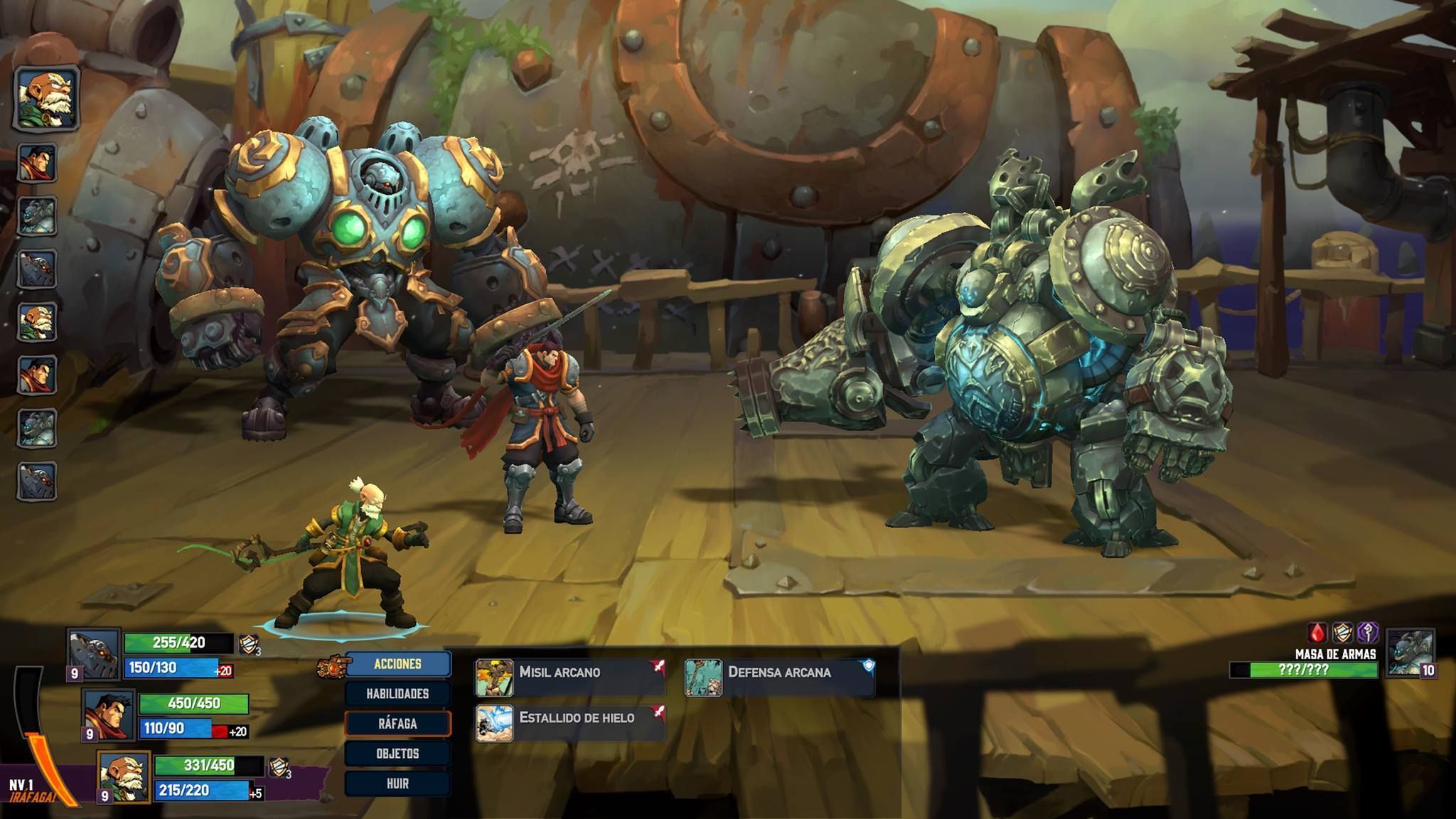Select the Habilidades menu entry

tap(397, 694)
